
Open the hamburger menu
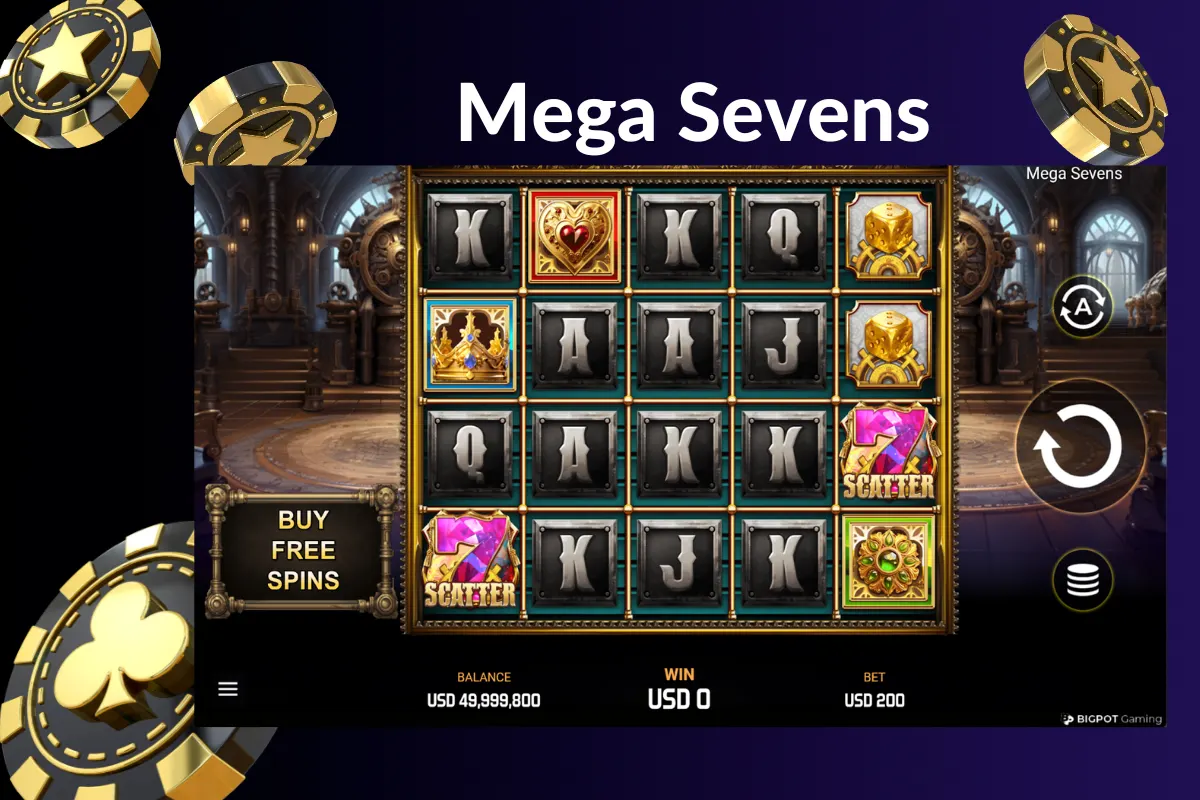pyautogui.click(x=228, y=689)
